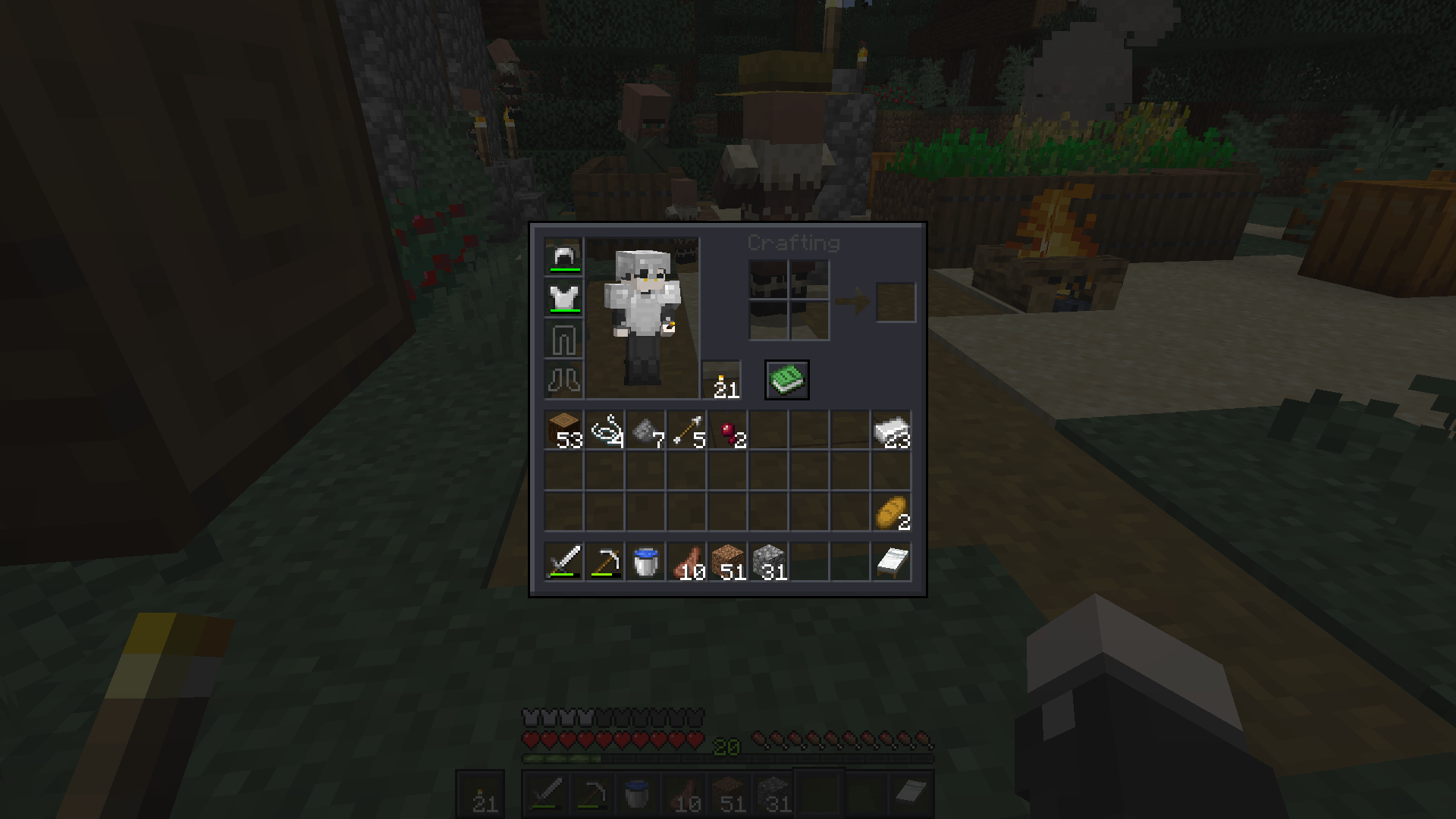Select the equipped iron chestplate

coord(563,298)
